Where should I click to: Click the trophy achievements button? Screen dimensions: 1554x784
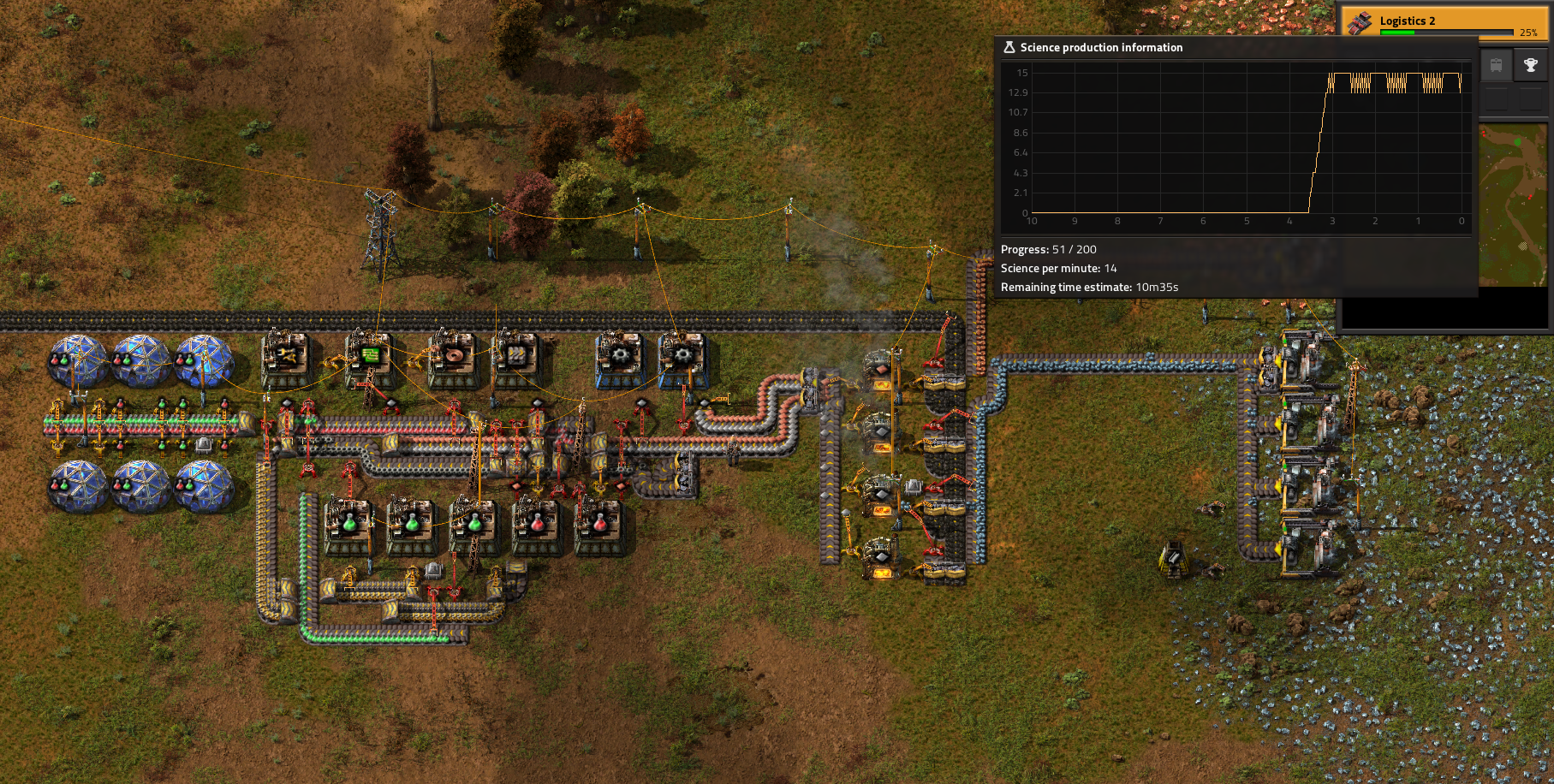tap(1531, 65)
